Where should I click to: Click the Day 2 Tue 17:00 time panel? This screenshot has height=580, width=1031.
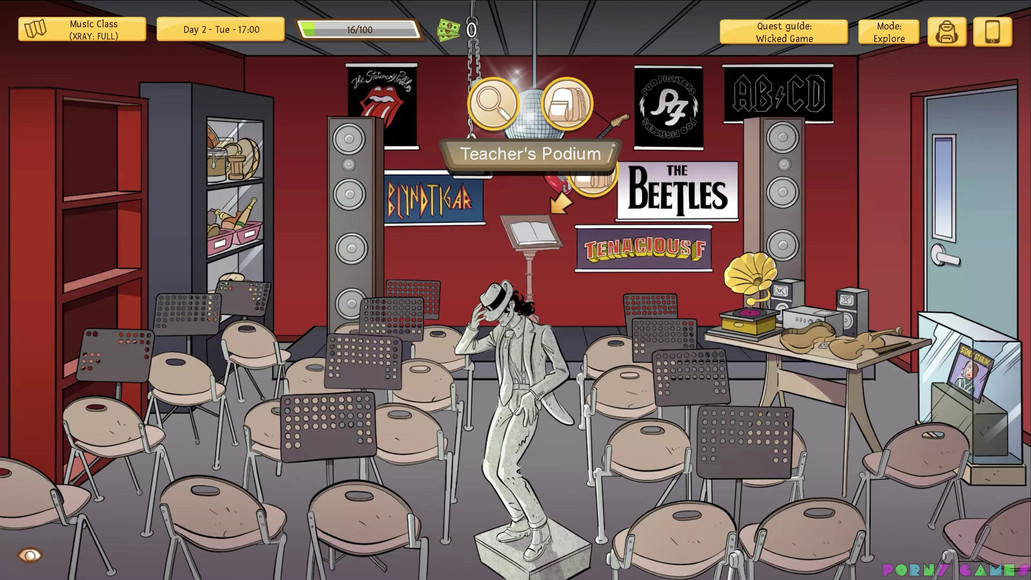pyautogui.click(x=220, y=30)
